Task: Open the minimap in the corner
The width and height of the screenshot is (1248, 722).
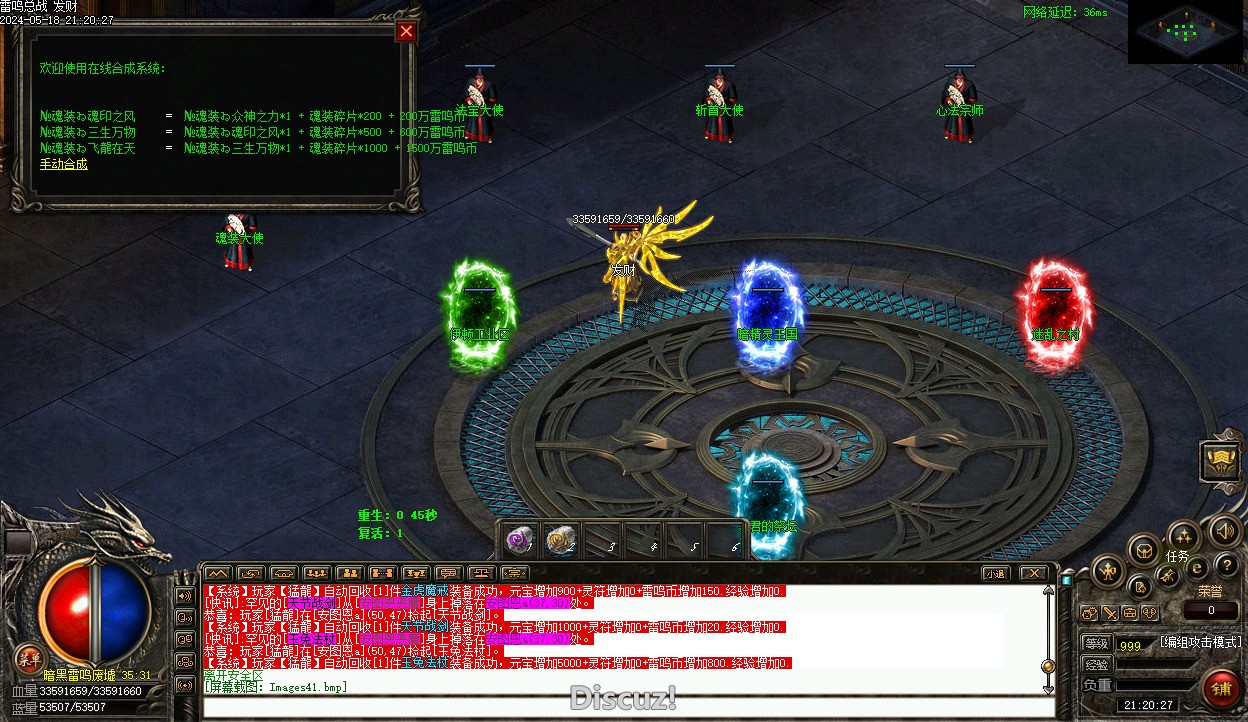Action: coord(1186,32)
